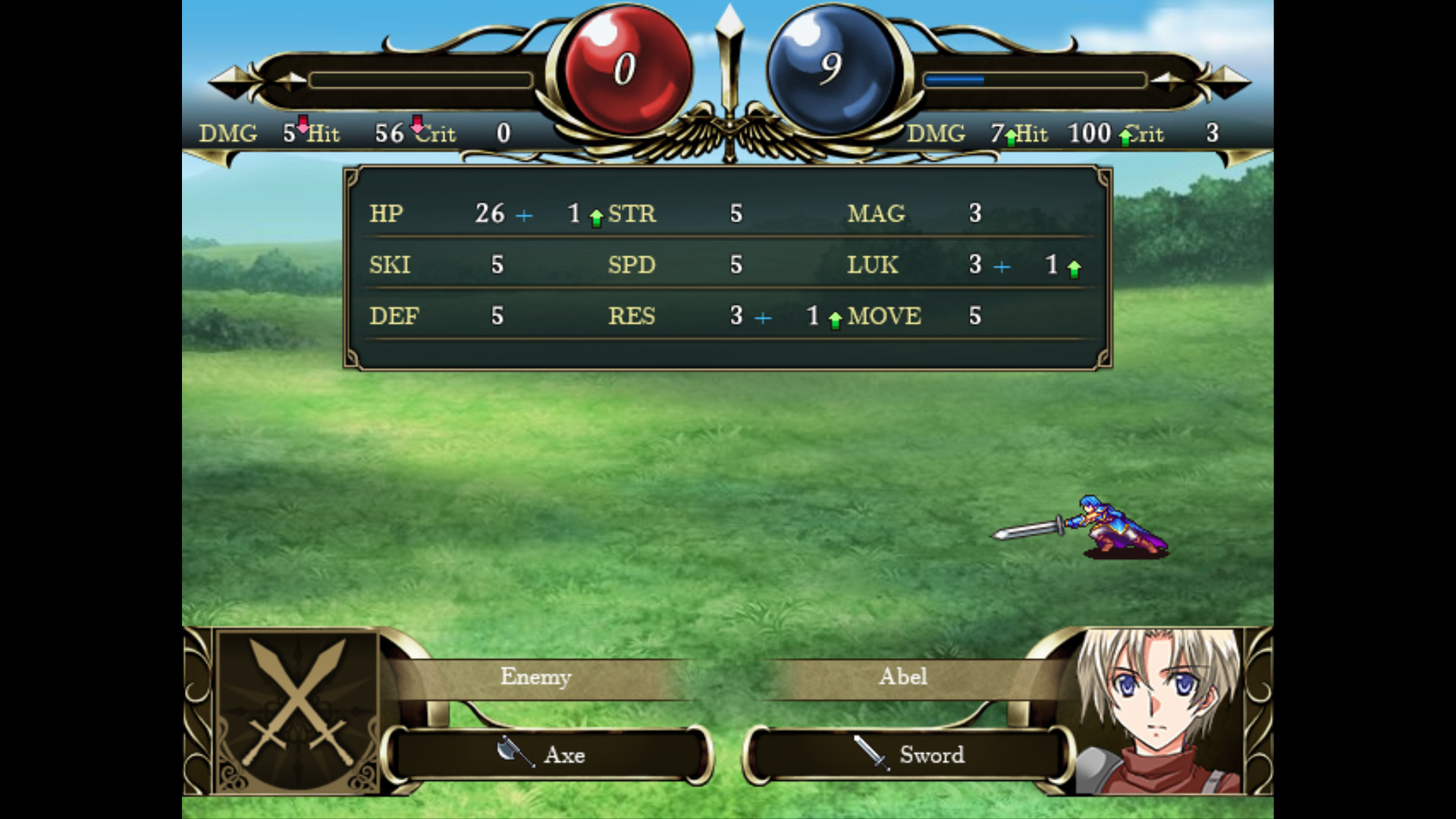Viewport: 1456px width, 819px height.
Task: Dismiss the level-up stats window
Action: click(x=728, y=268)
